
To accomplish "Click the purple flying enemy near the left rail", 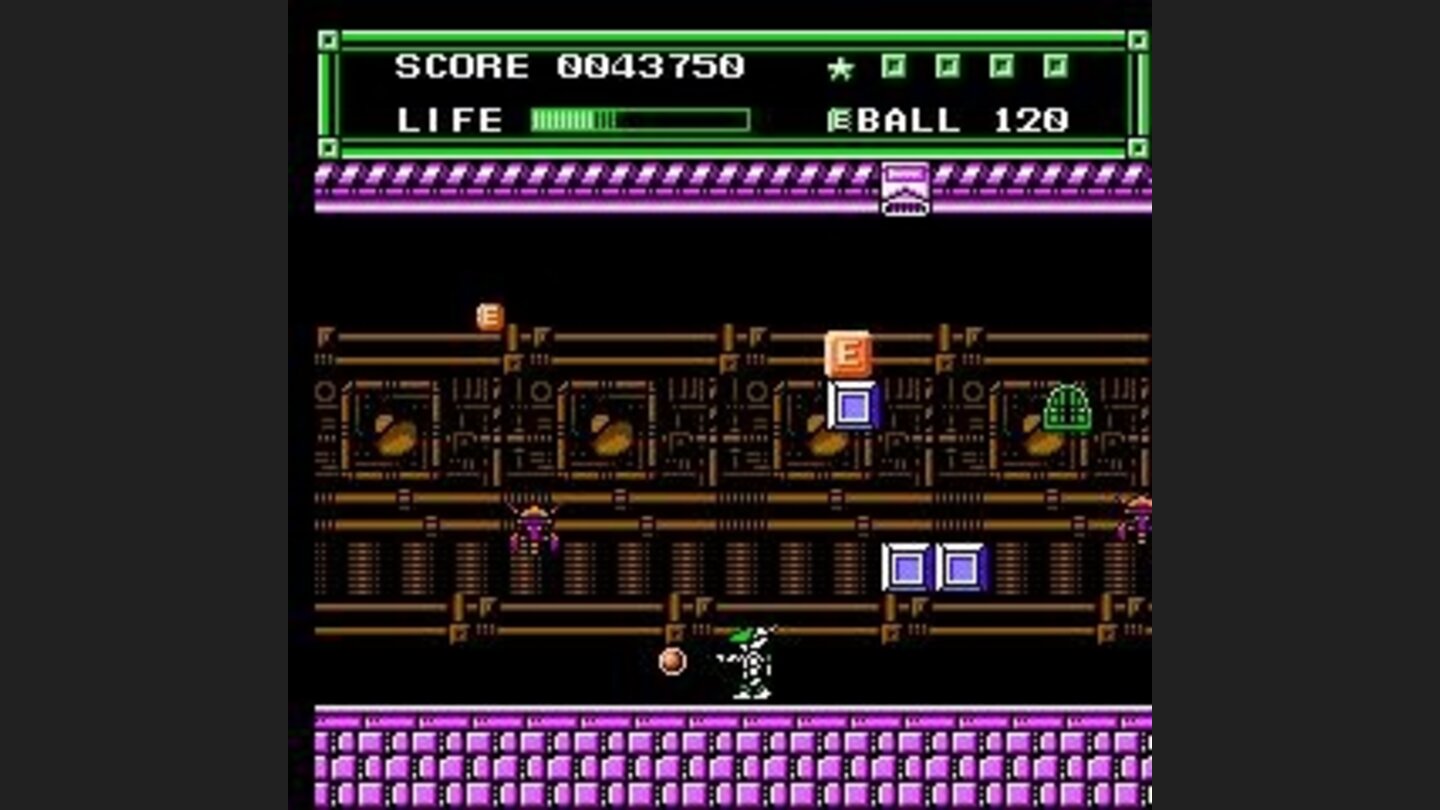I will click(x=532, y=528).
